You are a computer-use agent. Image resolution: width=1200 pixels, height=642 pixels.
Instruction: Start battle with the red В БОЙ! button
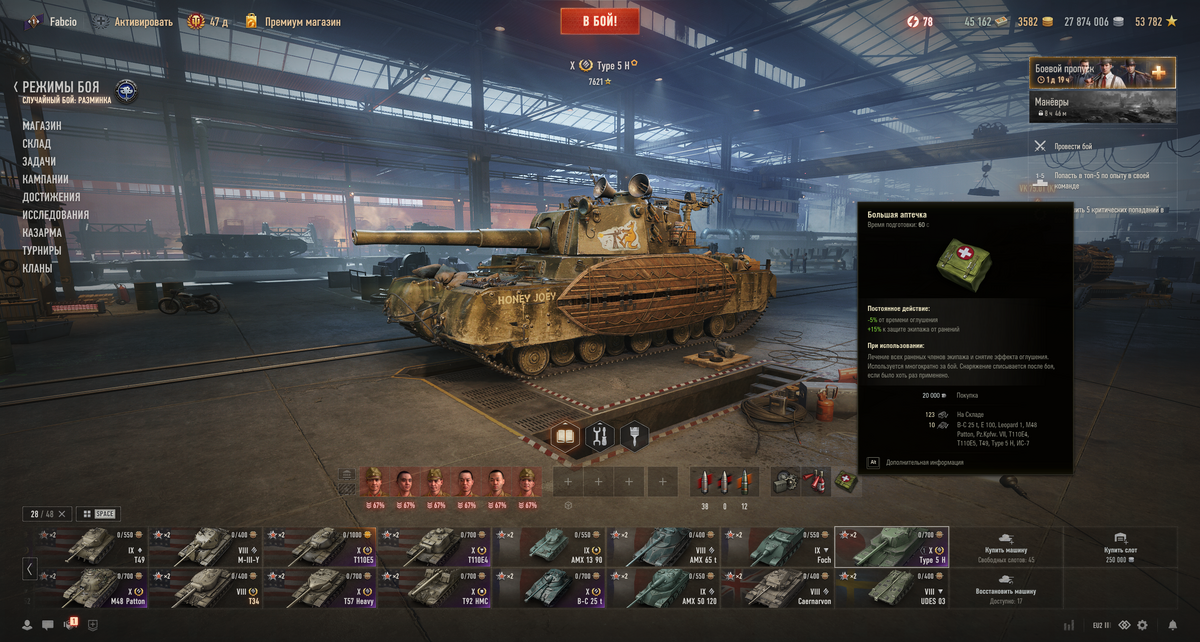click(600, 21)
